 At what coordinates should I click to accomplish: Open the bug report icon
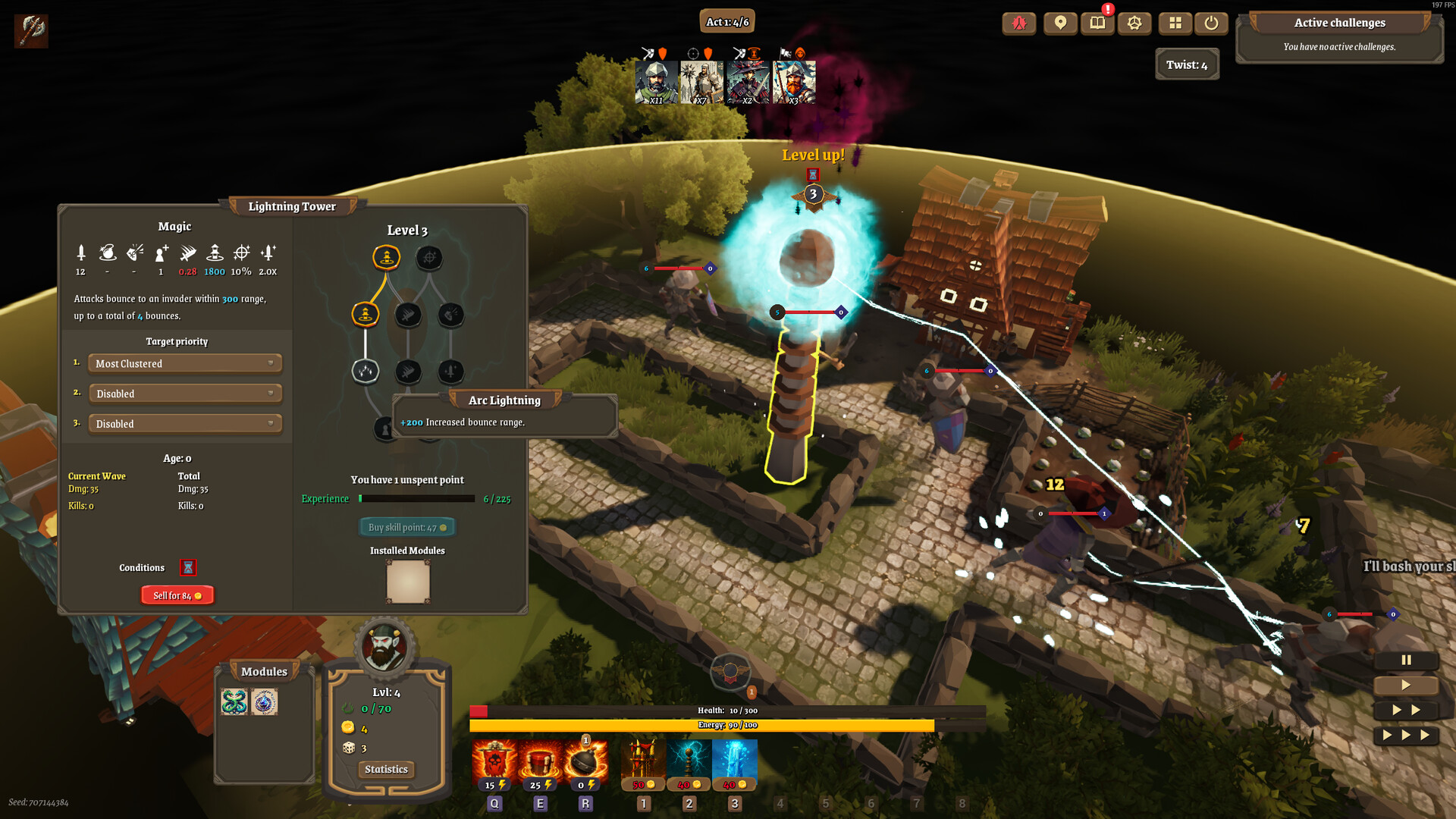1019,24
